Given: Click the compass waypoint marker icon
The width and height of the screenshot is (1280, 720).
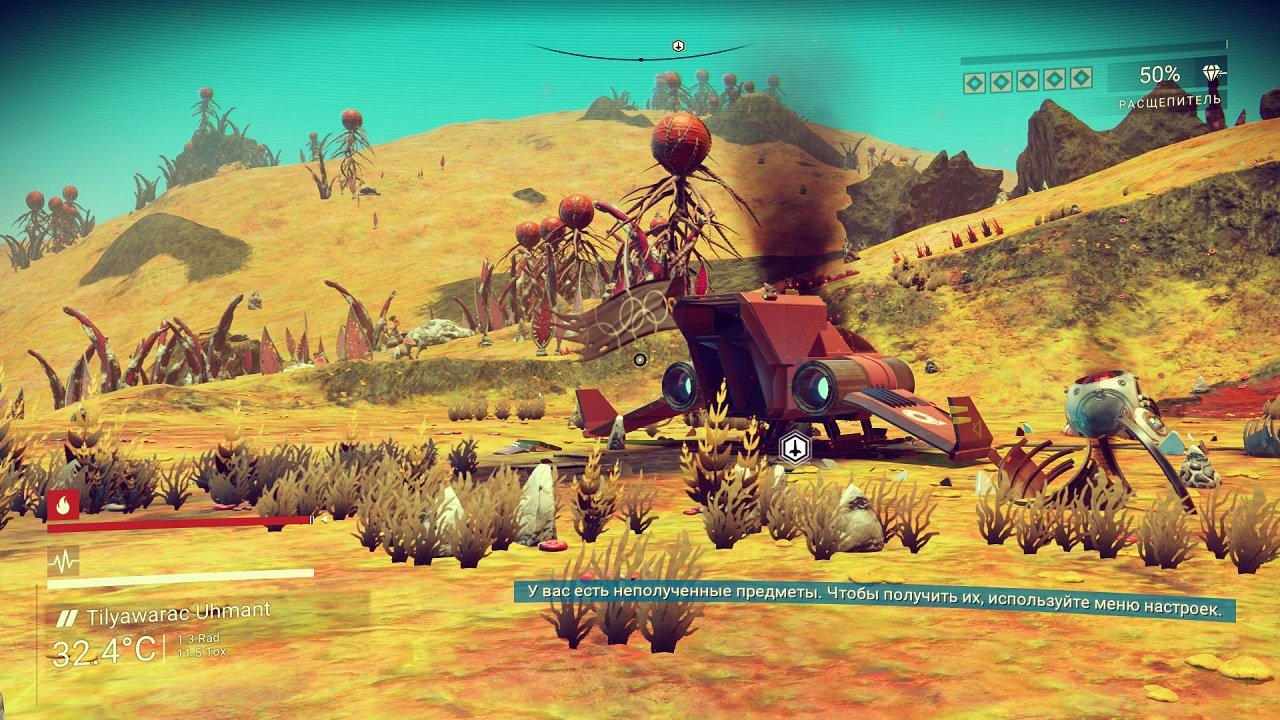Looking at the screenshot, I should coord(678,45).
